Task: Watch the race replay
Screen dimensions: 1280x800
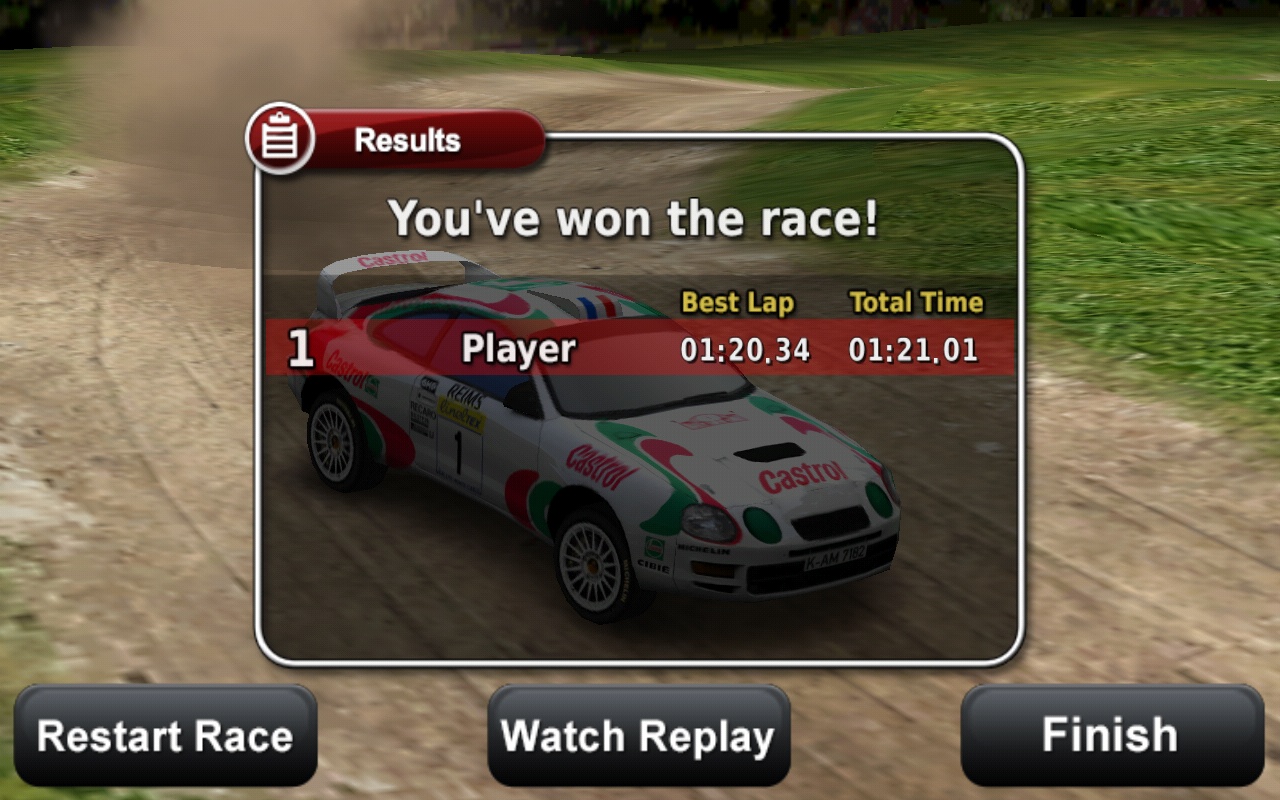Action: pos(638,736)
